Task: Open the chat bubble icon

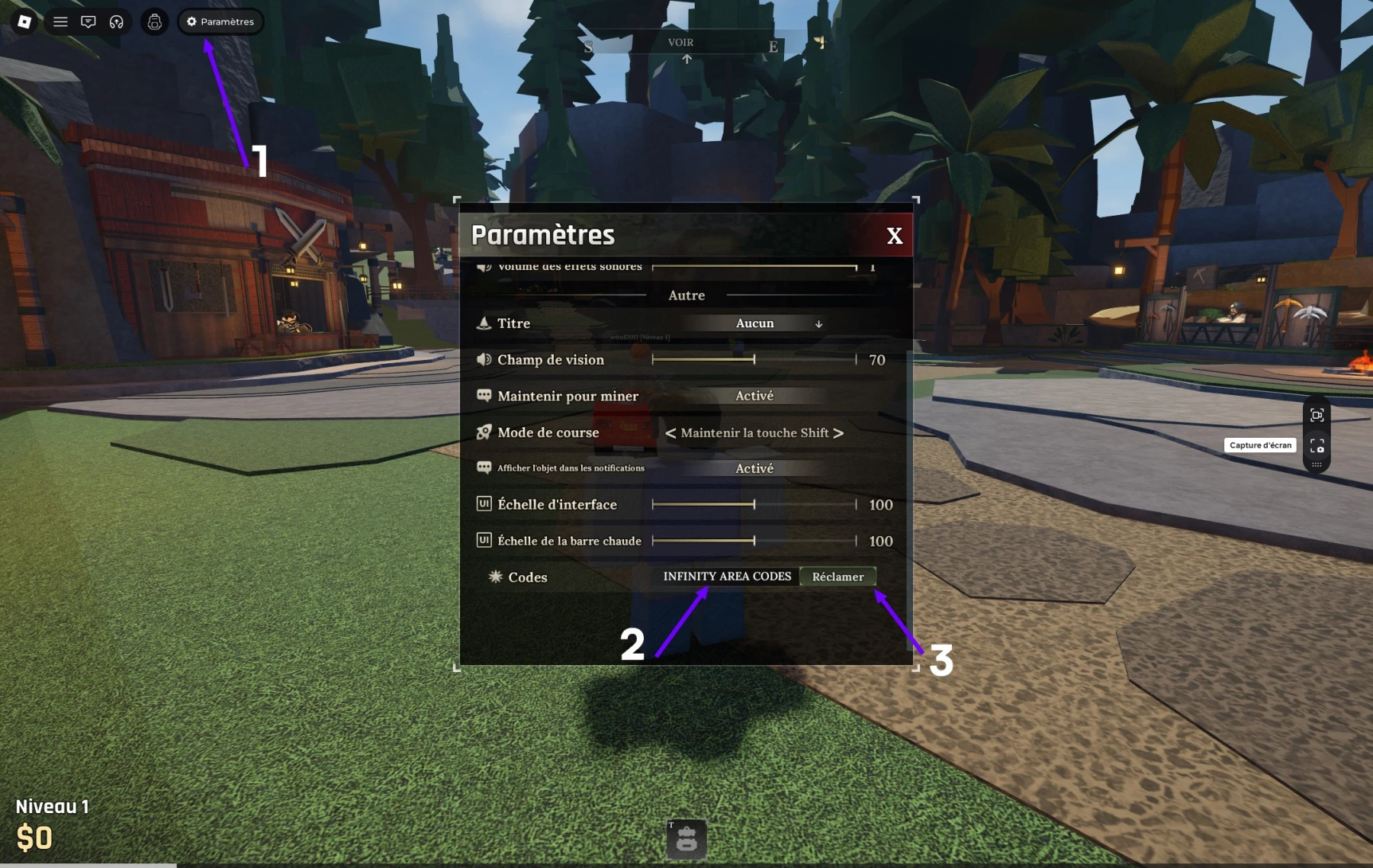Action: (x=88, y=21)
